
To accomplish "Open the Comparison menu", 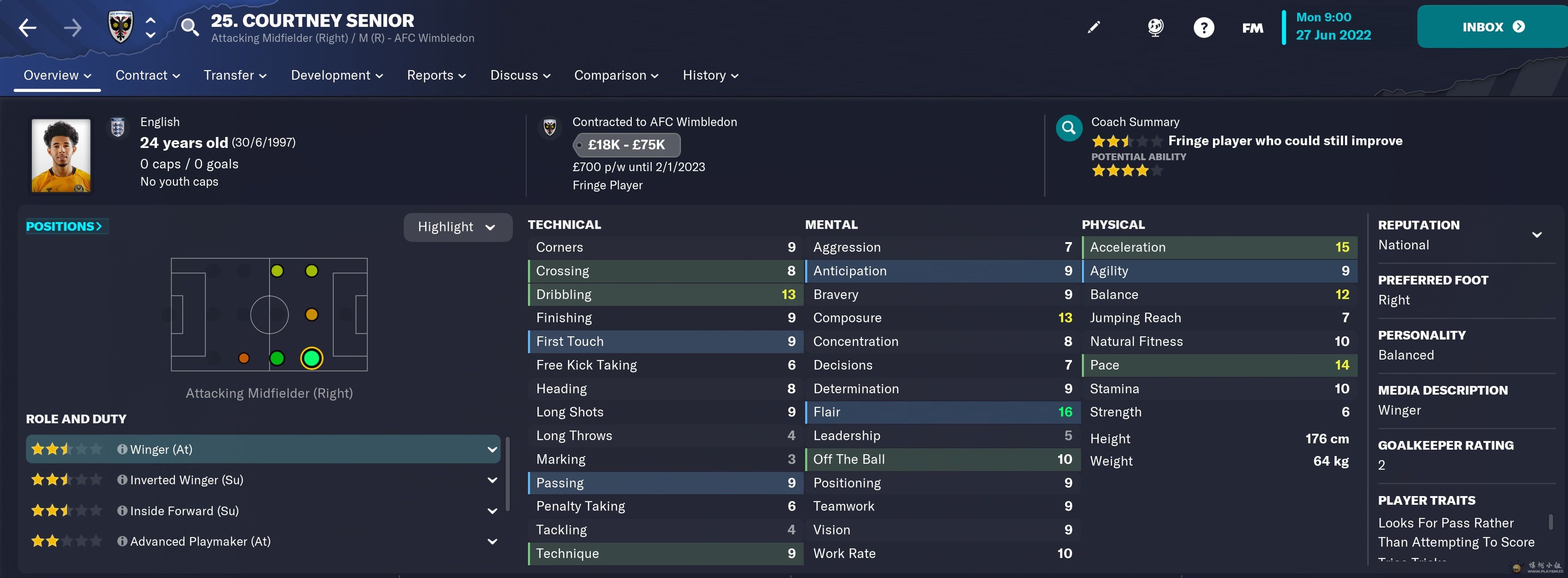I will [x=616, y=76].
